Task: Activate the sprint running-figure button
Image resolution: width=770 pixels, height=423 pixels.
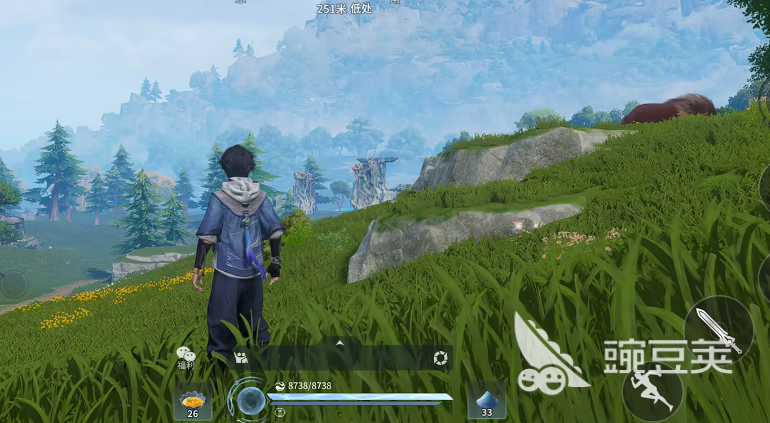Action: pos(653,394)
